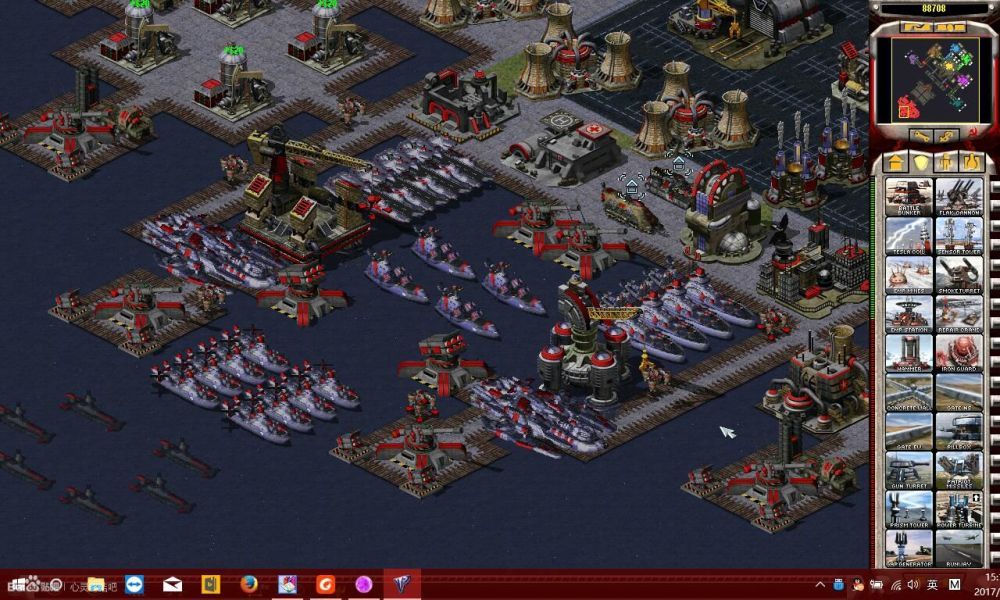Queue a Tesla Coil
Viewport: 1000px width, 600px height.
point(909,236)
